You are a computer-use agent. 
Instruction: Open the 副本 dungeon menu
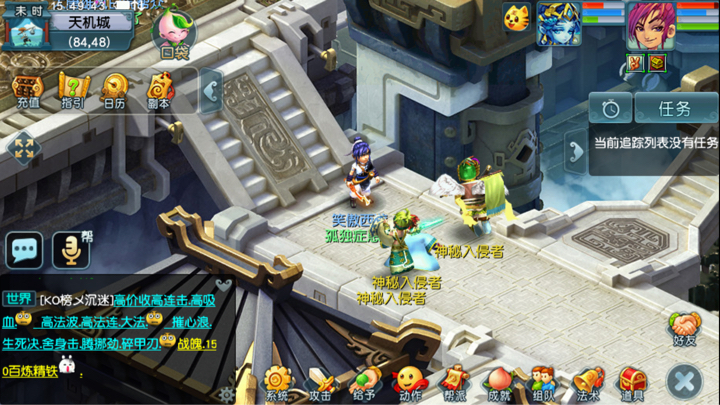click(x=159, y=89)
